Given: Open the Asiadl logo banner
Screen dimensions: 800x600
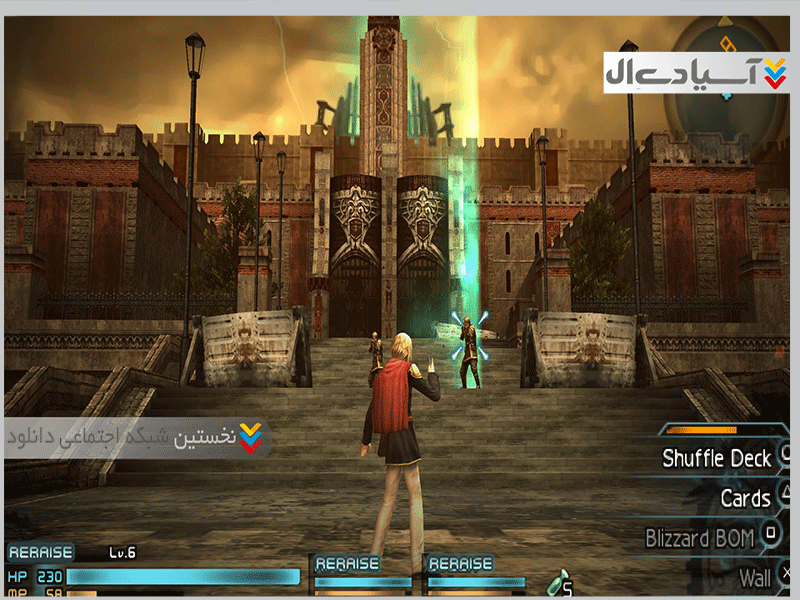Looking at the screenshot, I should 696,73.
